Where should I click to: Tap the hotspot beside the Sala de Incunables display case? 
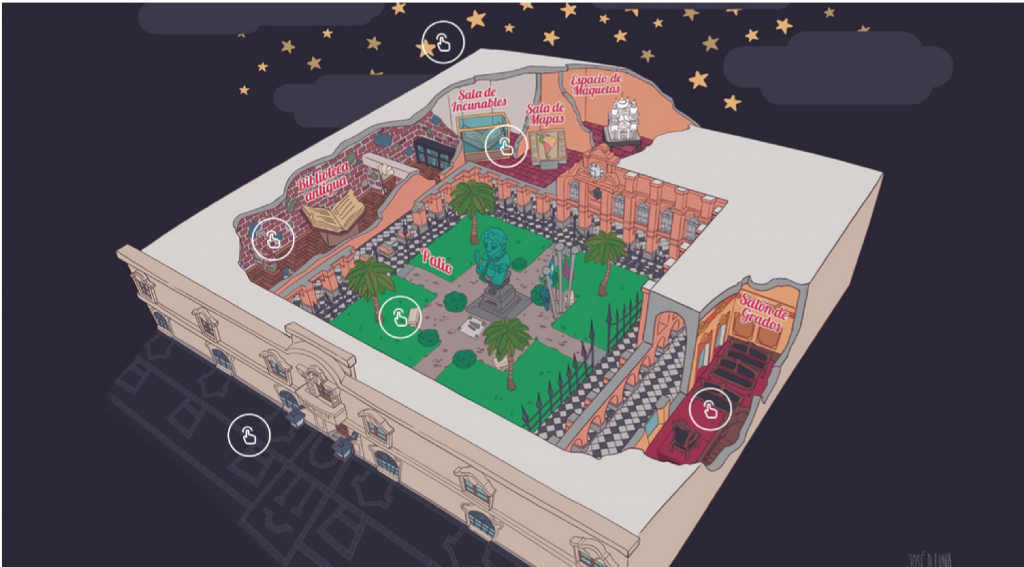(x=506, y=147)
